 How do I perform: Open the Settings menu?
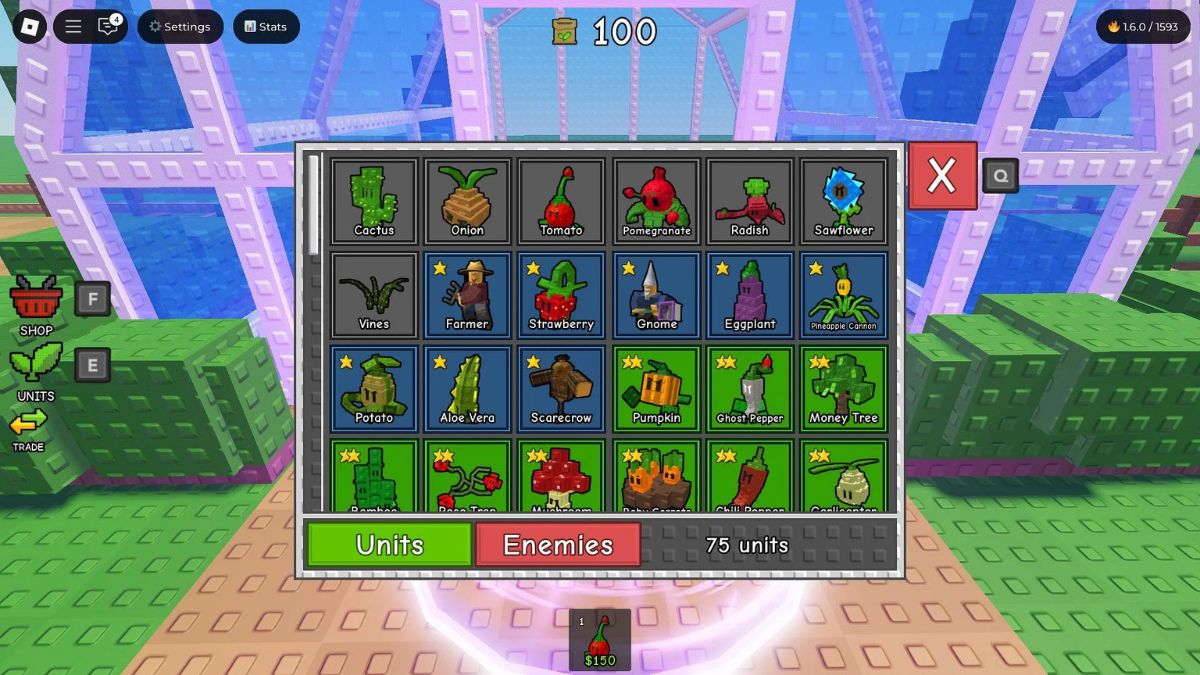180,27
